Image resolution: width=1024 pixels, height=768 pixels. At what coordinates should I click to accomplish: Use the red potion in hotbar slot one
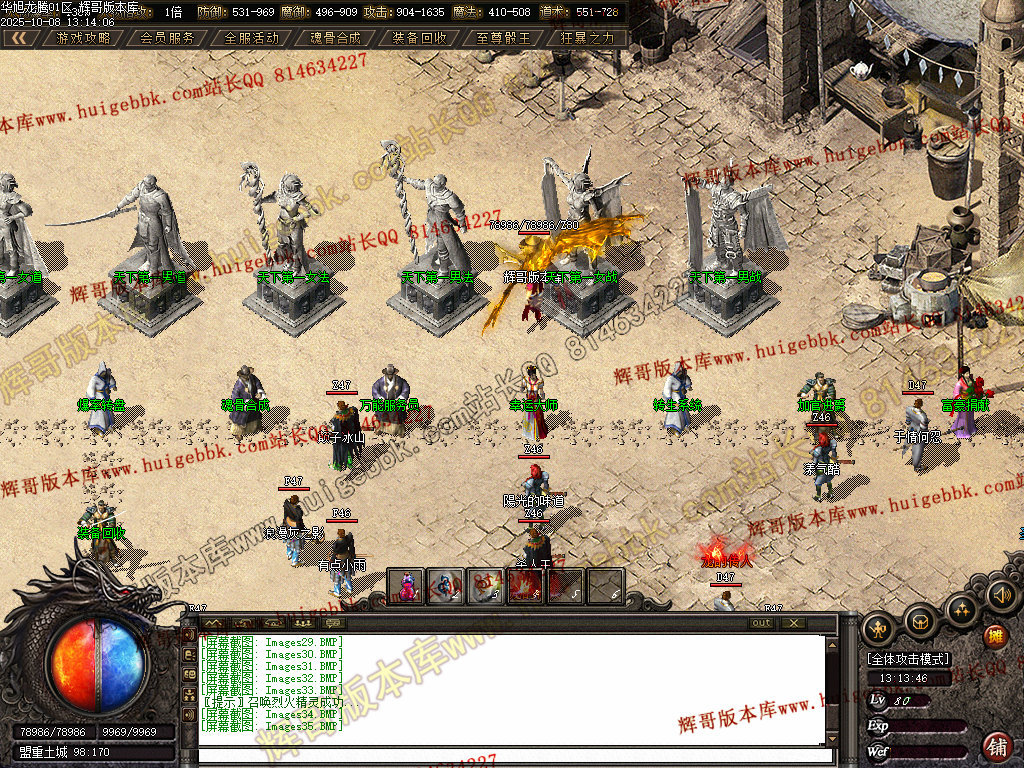[x=407, y=586]
